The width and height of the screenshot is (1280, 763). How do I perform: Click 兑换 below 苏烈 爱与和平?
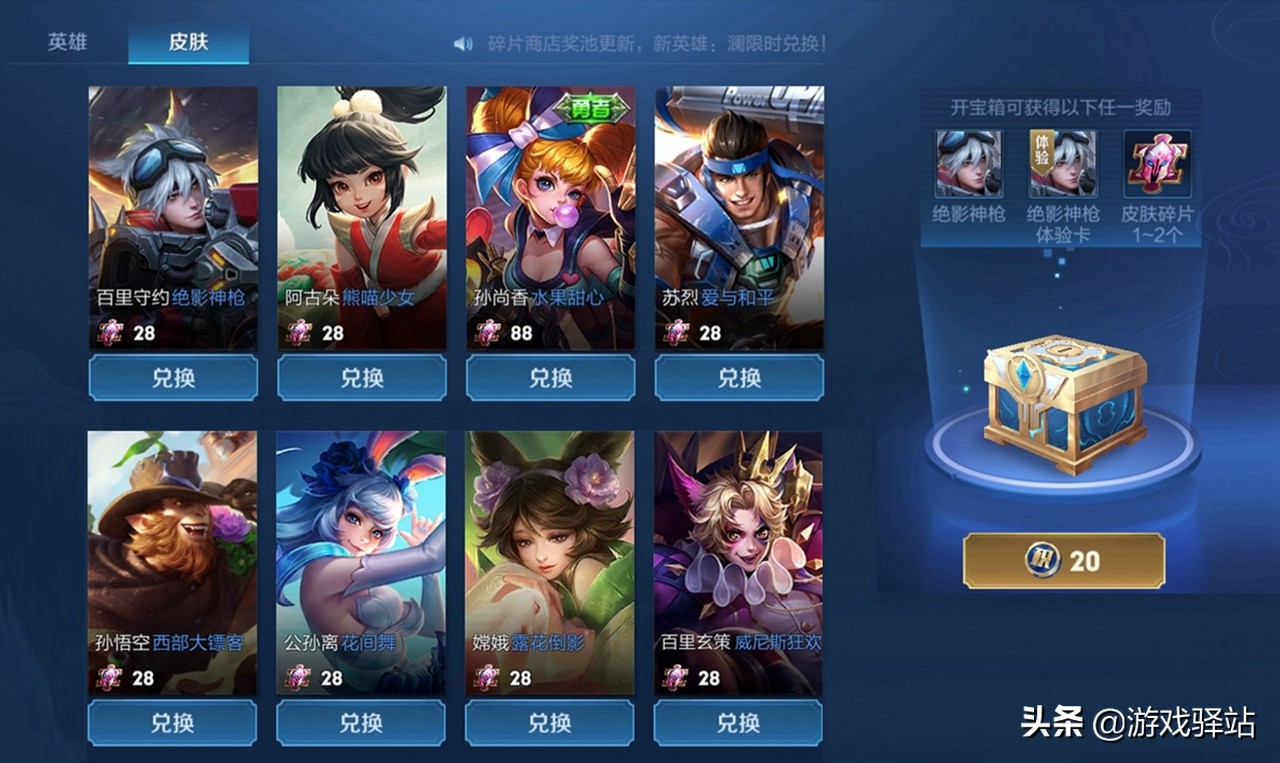(739, 378)
